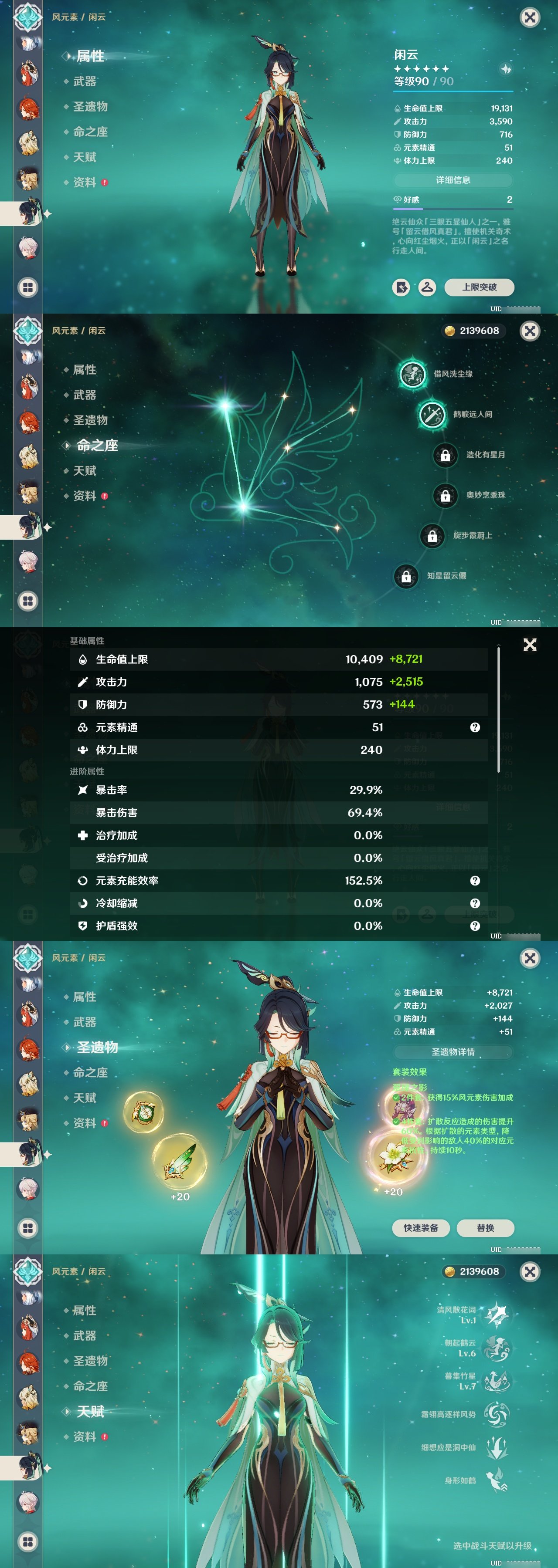Click the 上限突破 ascension button

481,287
